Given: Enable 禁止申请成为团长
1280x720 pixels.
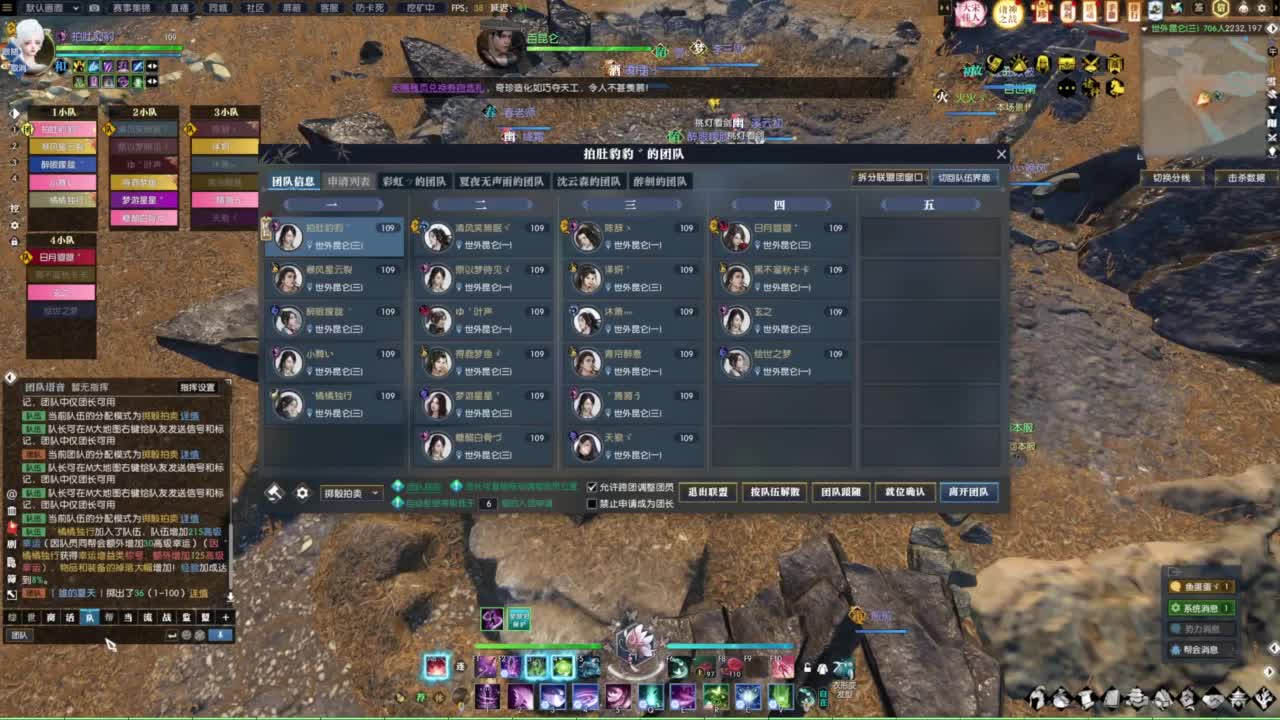Looking at the screenshot, I should point(591,503).
